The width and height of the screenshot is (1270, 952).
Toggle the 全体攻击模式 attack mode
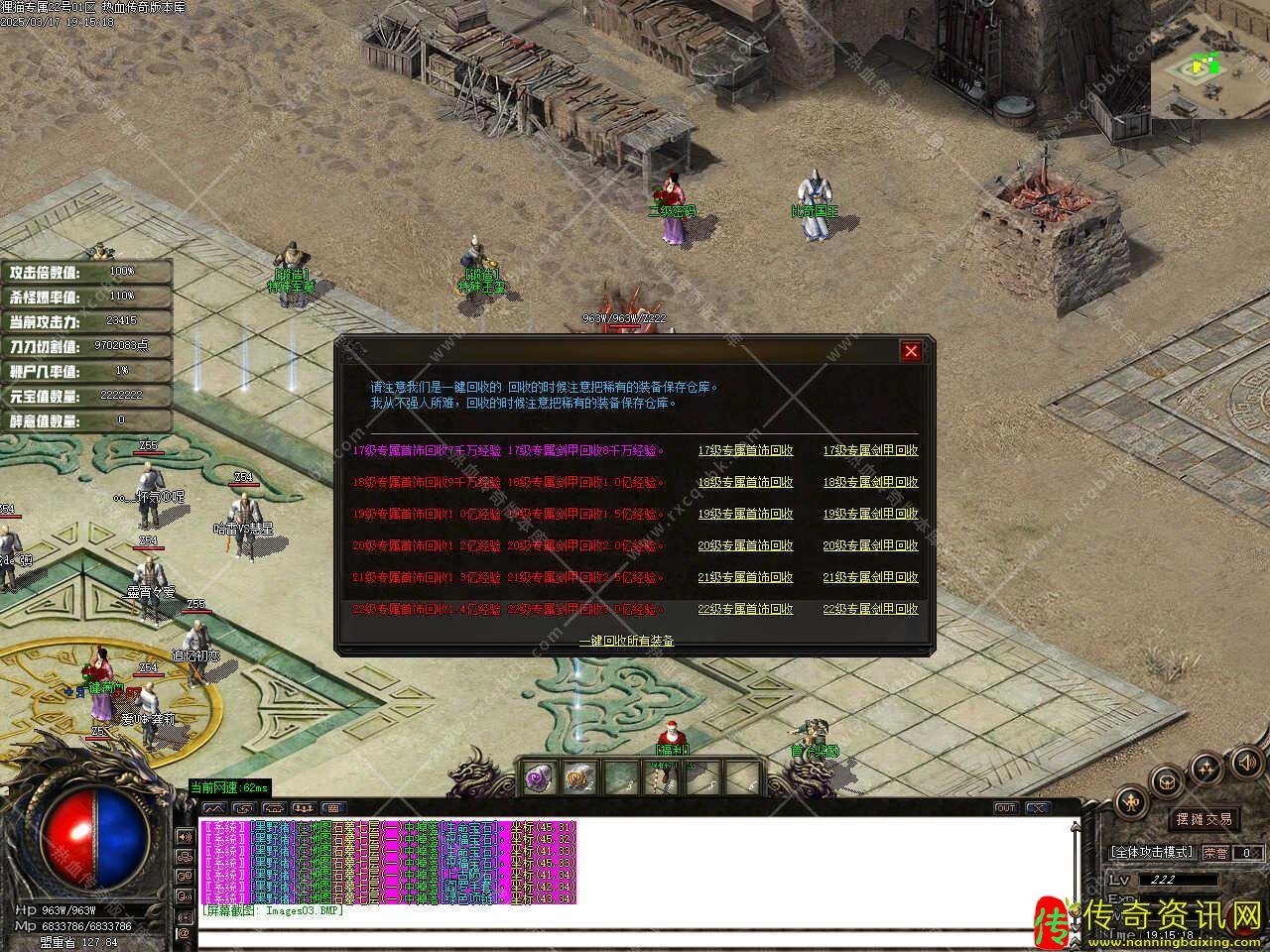click(x=1152, y=852)
